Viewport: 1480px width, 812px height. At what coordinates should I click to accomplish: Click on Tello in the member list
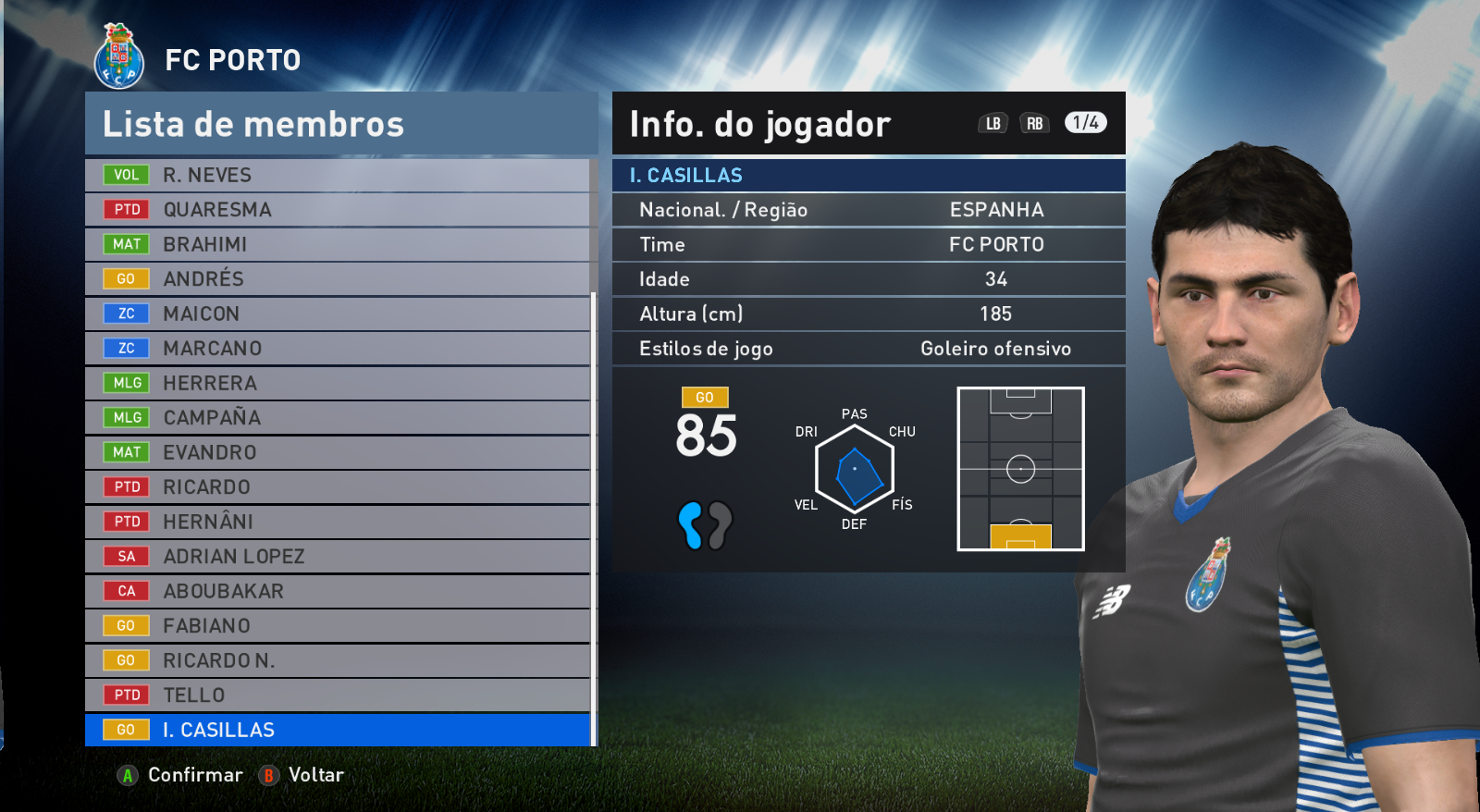point(338,695)
